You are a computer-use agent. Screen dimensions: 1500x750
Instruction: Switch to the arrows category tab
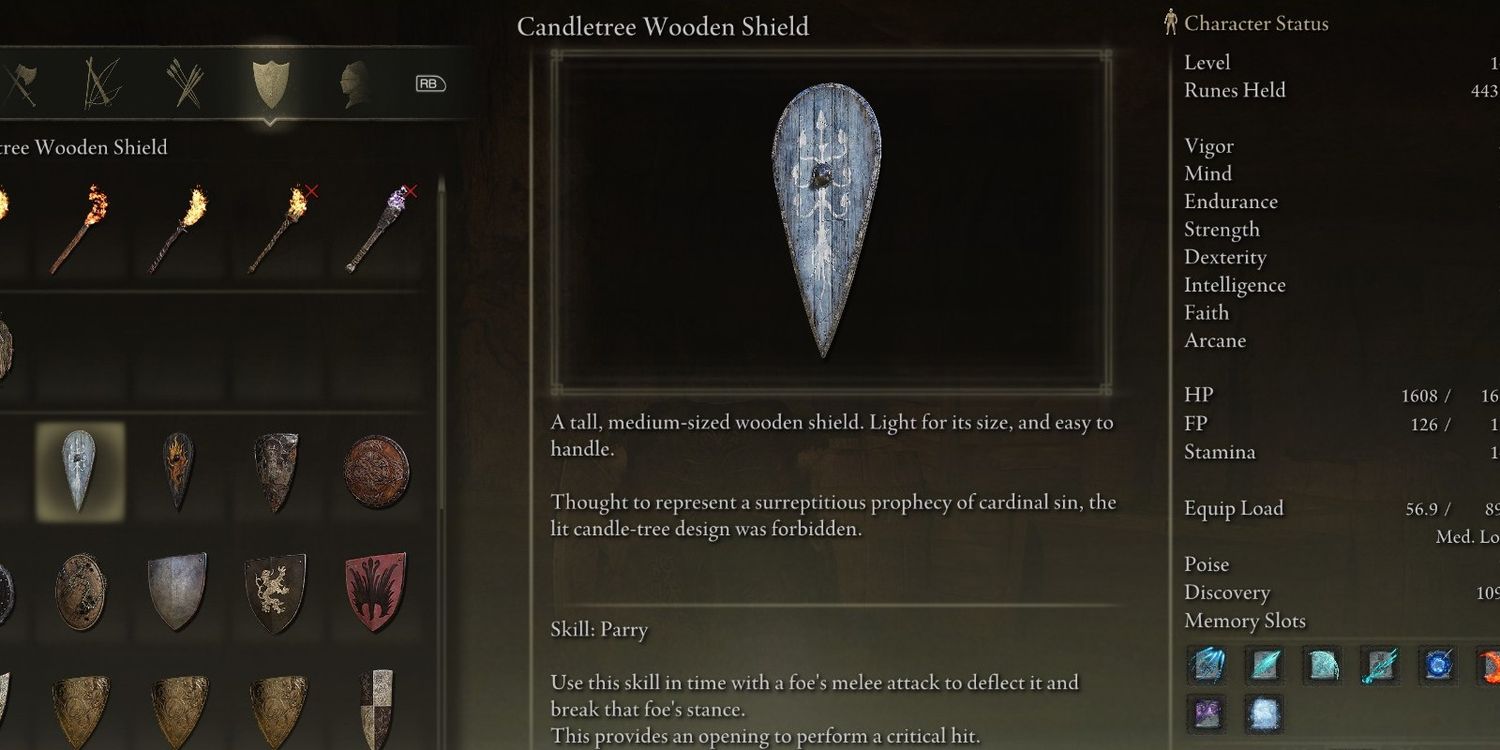[185, 83]
